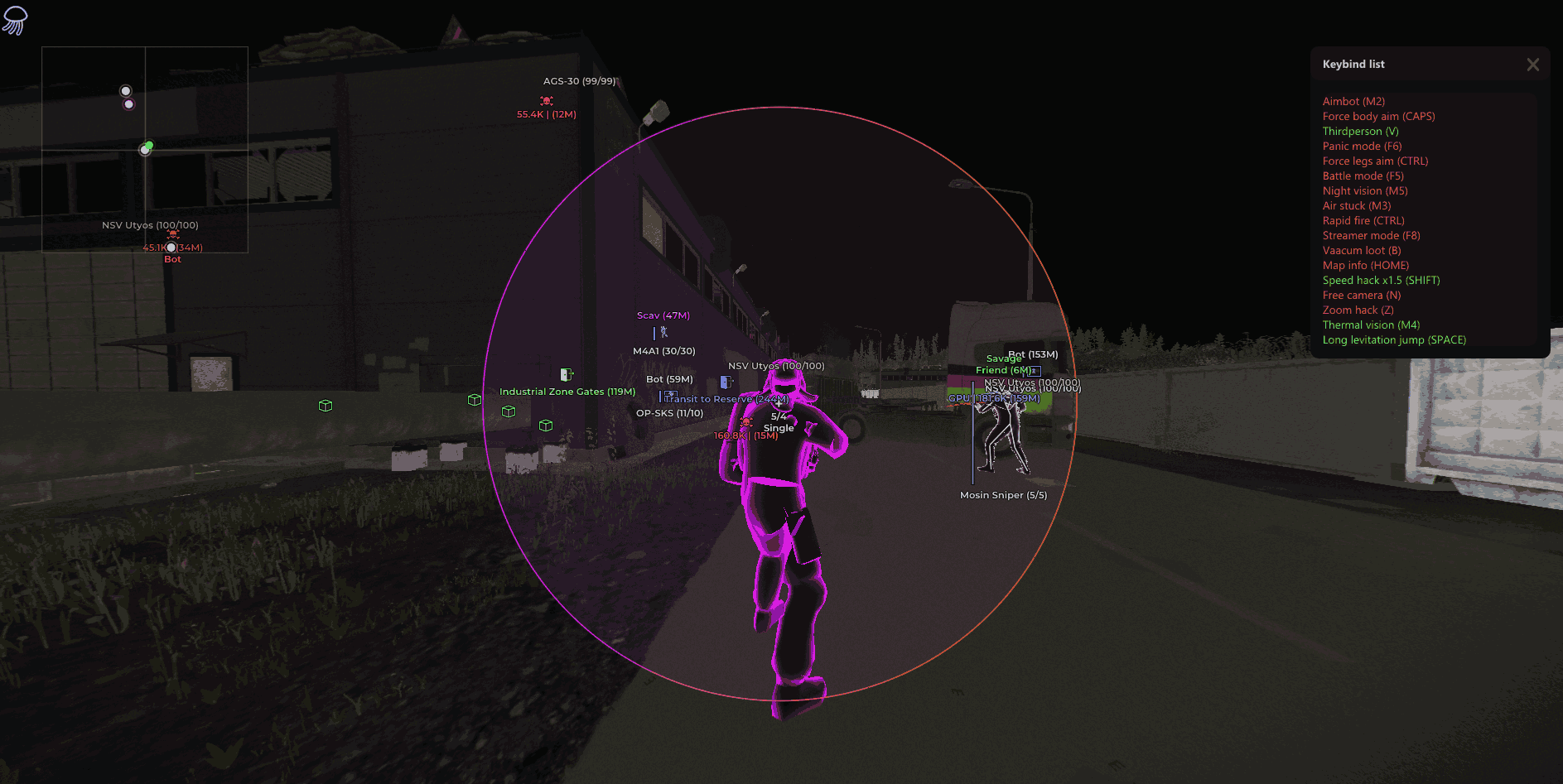Open Map info (HOME)
This screenshot has height=784, width=1563.
pos(1365,265)
